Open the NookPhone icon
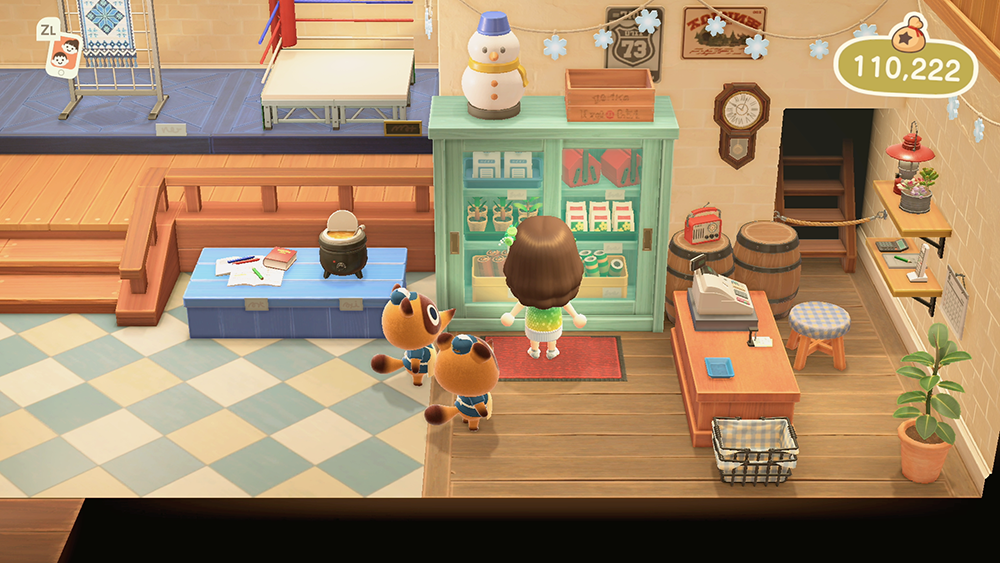 tap(62, 52)
